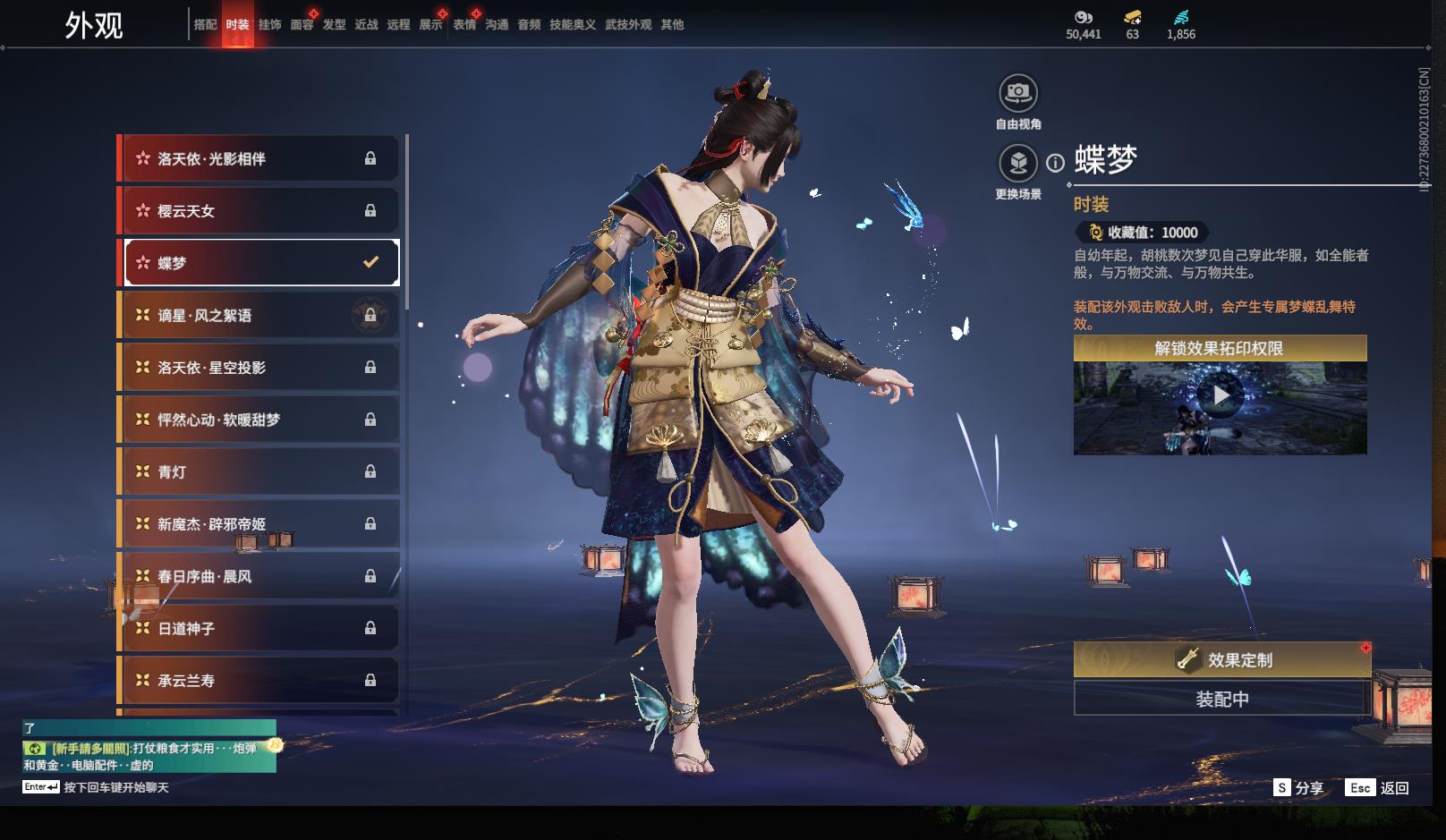Activate the 自由视角 free camera button
The image size is (1446, 840).
(x=1018, y=93)
